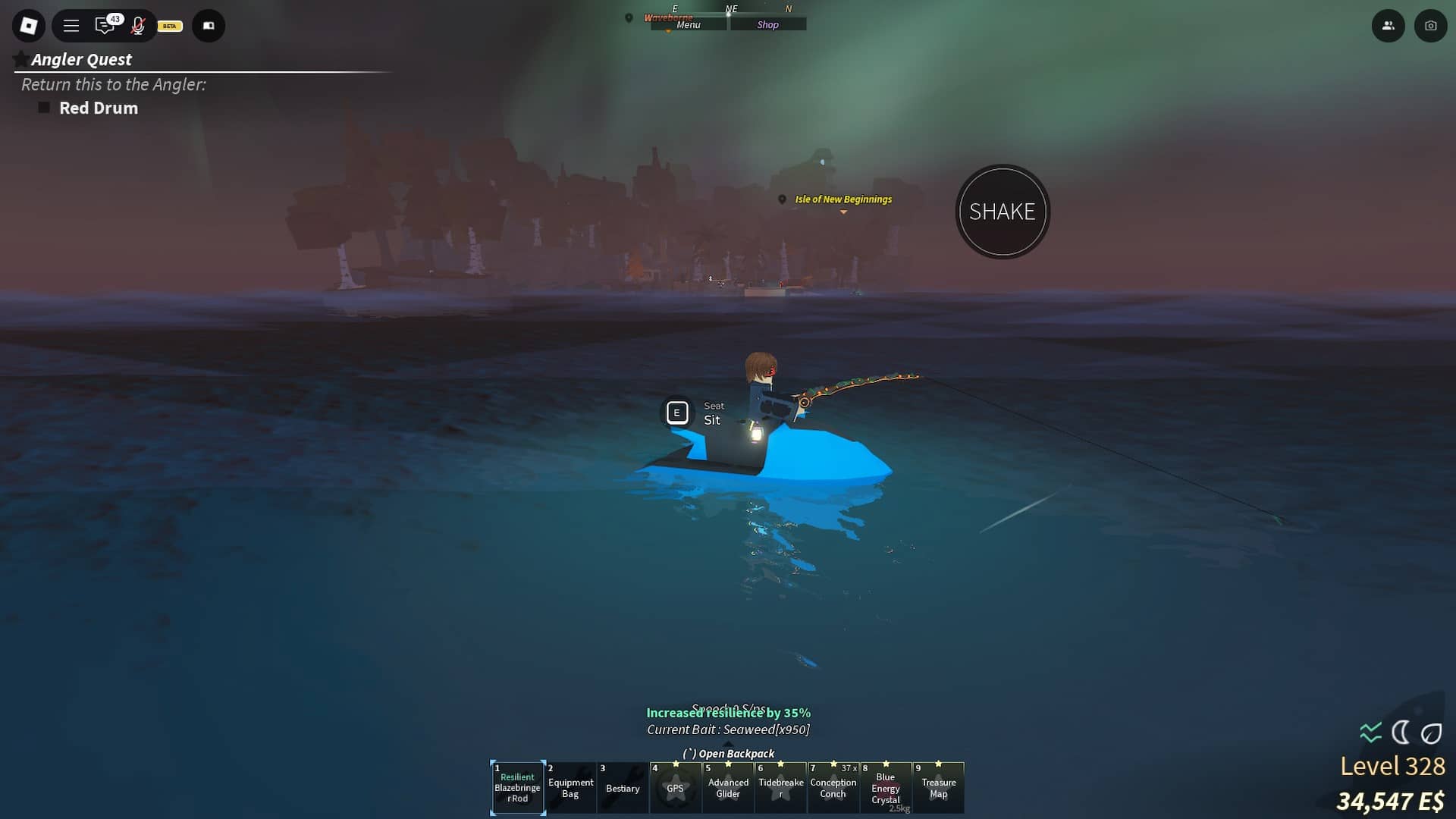
Task: Expand the Roblox hamburger menu
Action: (x=71, y=25)
